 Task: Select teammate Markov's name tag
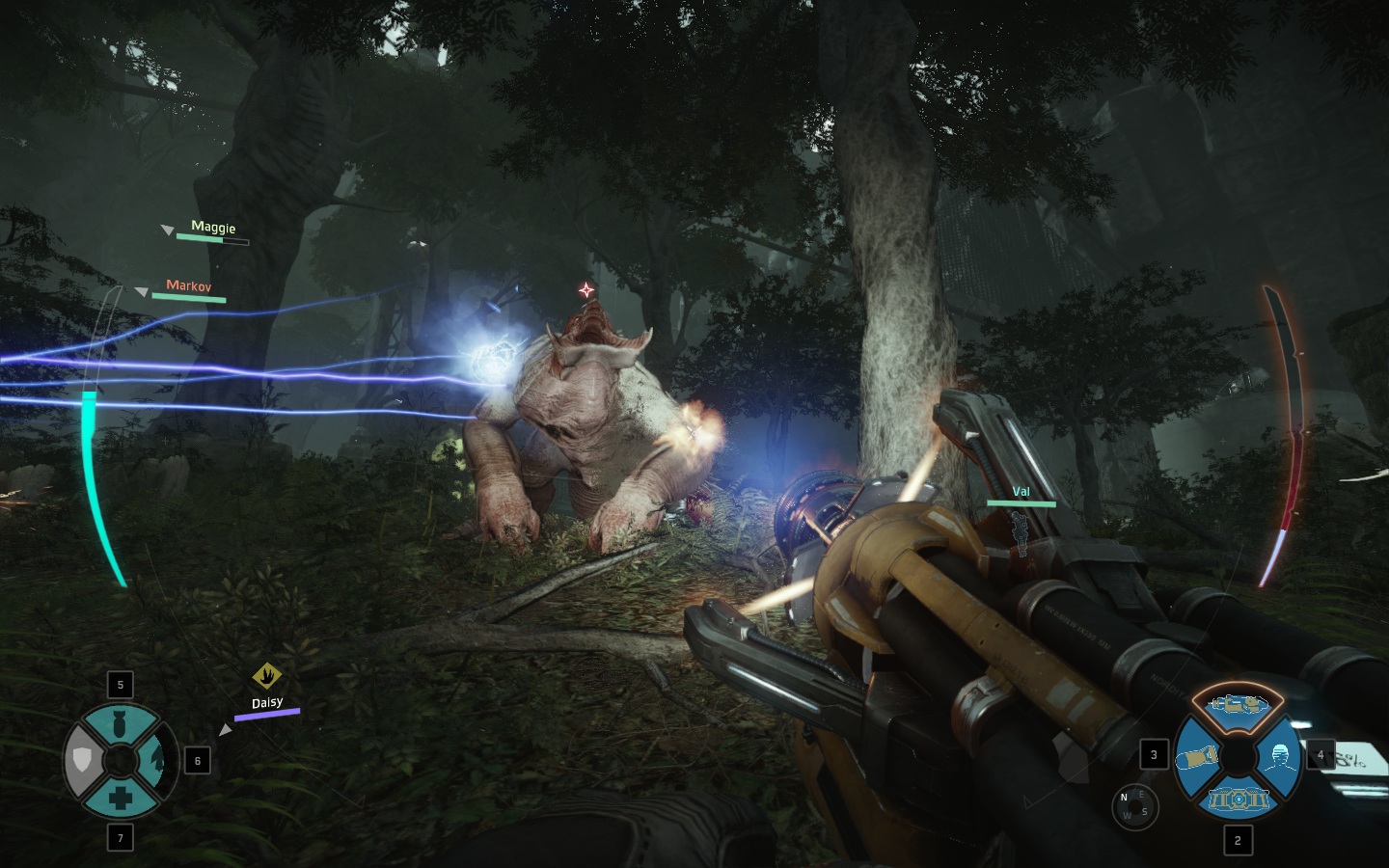click(188, 285)
